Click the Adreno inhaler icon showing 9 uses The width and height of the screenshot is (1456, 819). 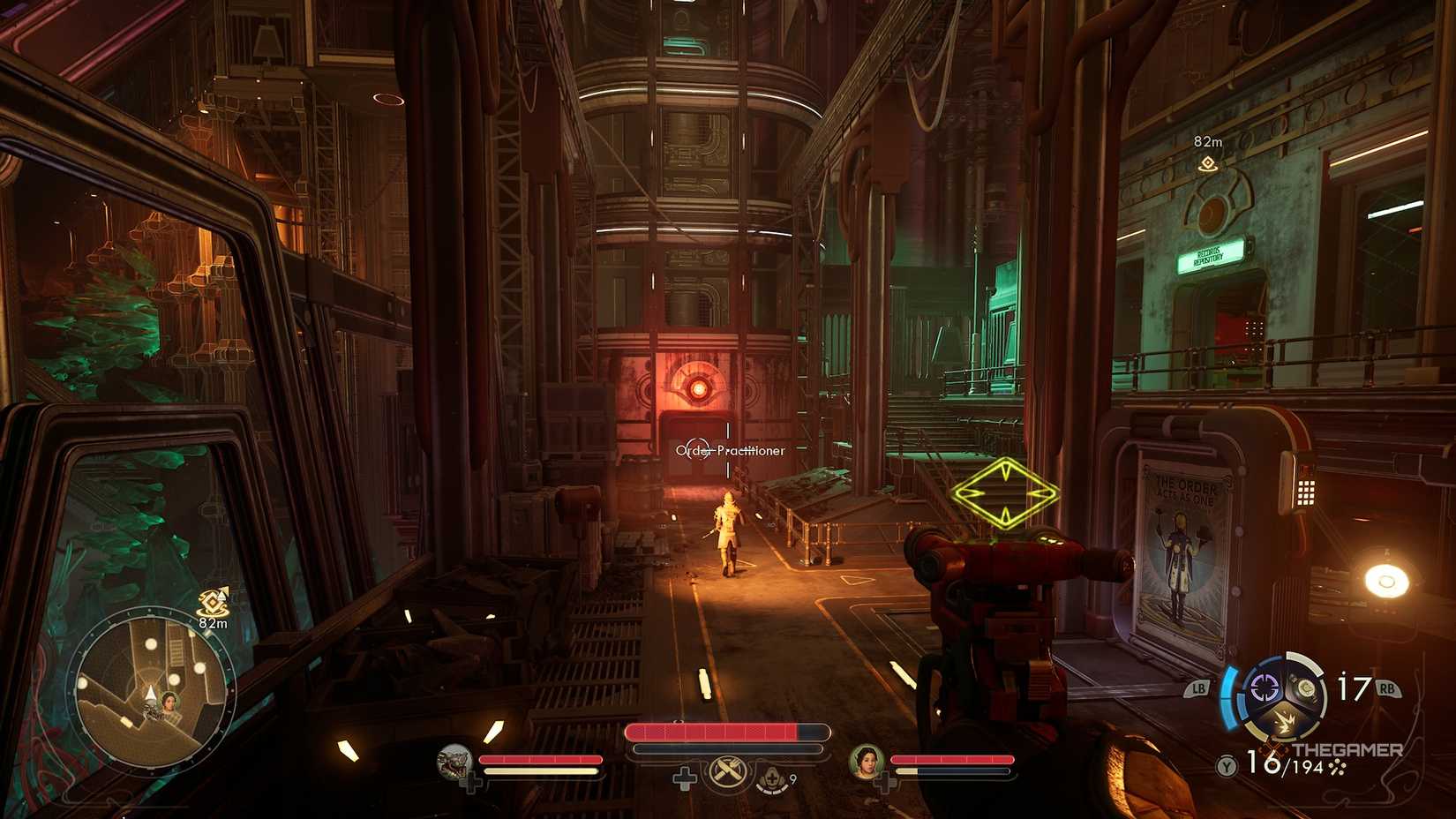pyautogui.click(x=772, y=776)
